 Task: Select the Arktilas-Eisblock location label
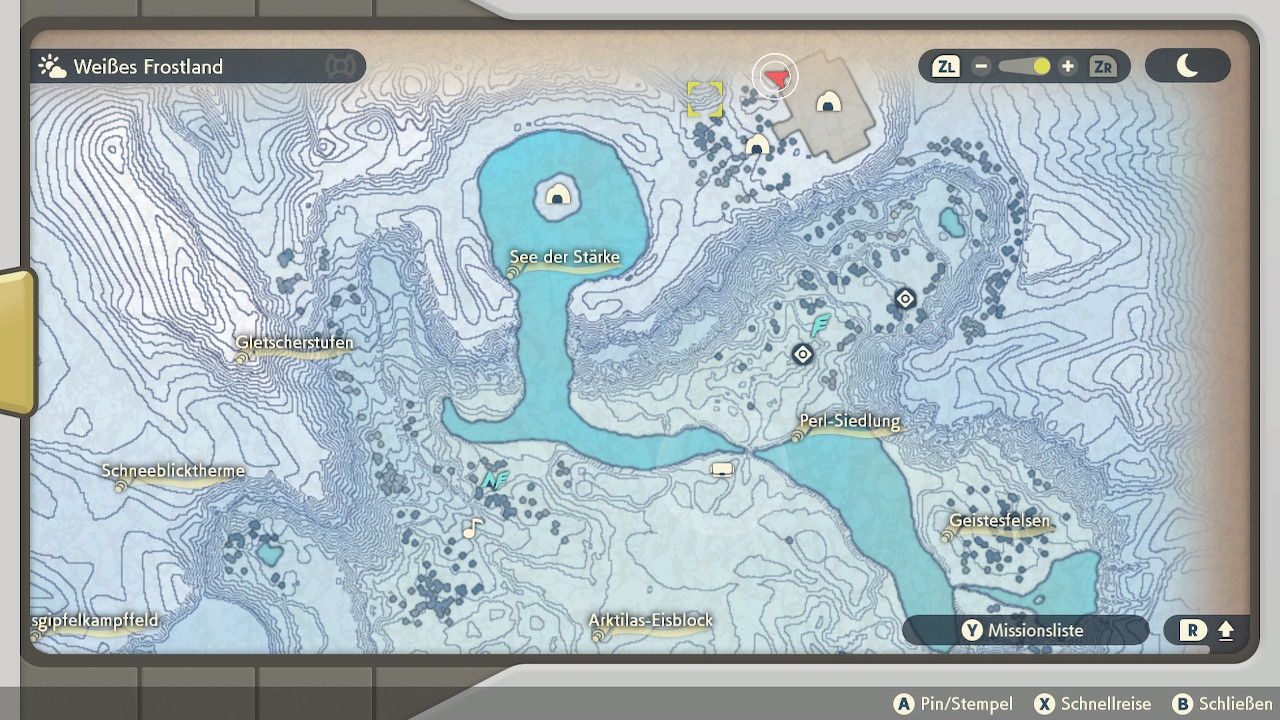[650, 621]
